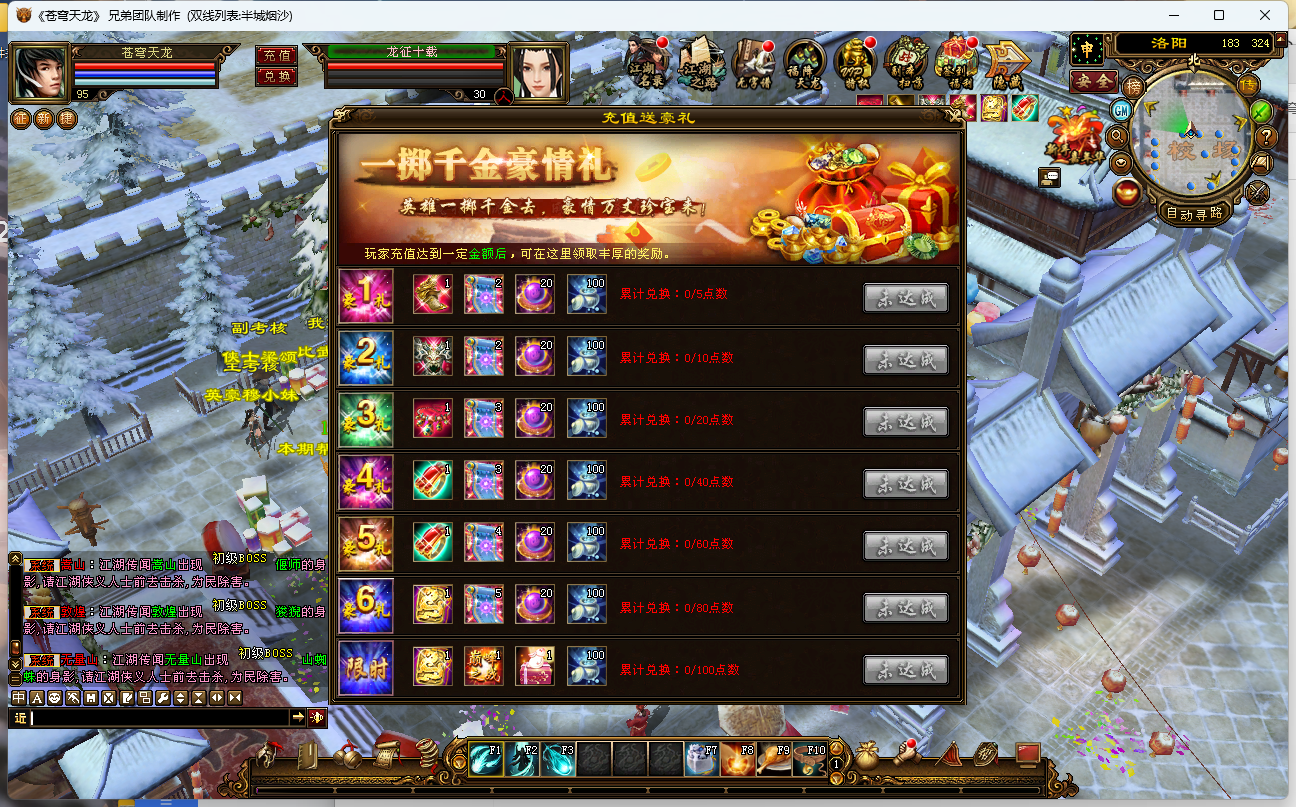Open the question mark help button
Viewport: 1296px width, 807px height.
click(x=1266, y=136)
